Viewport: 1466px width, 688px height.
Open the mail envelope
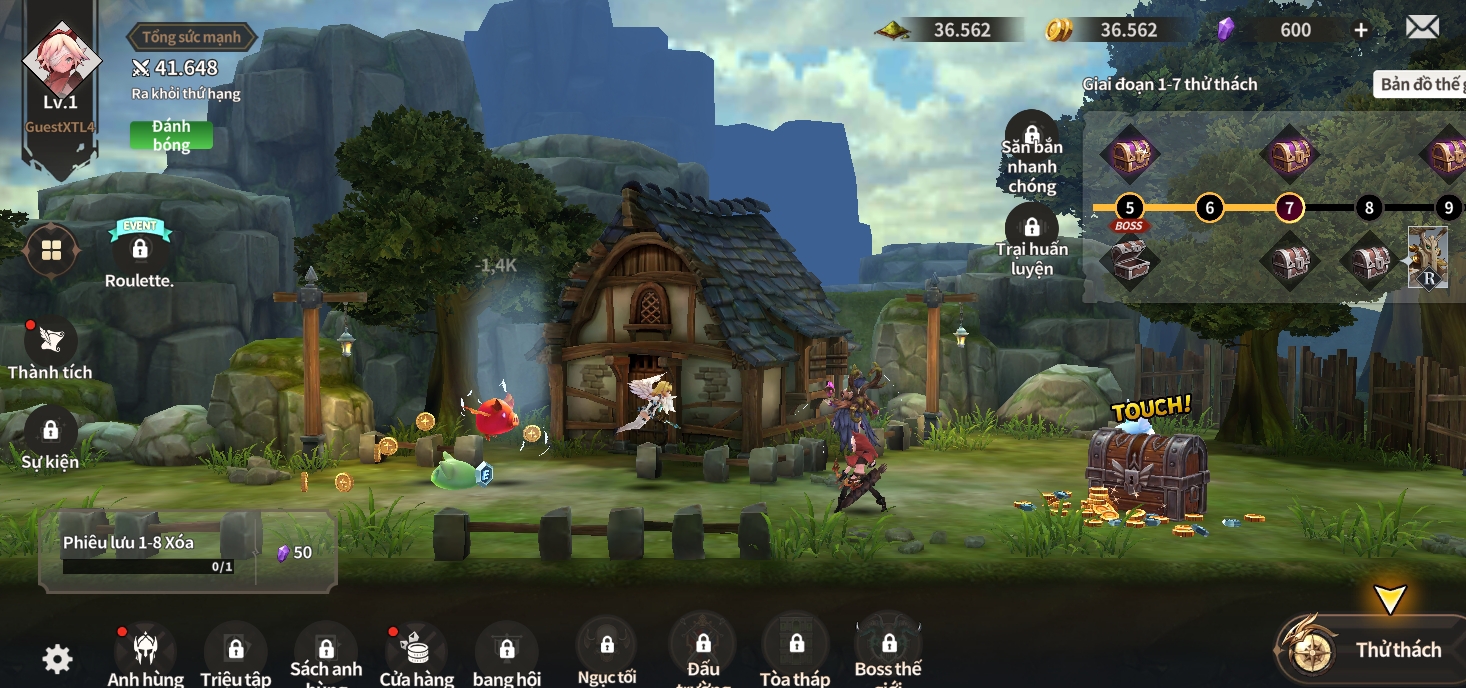pos(1422,27)
